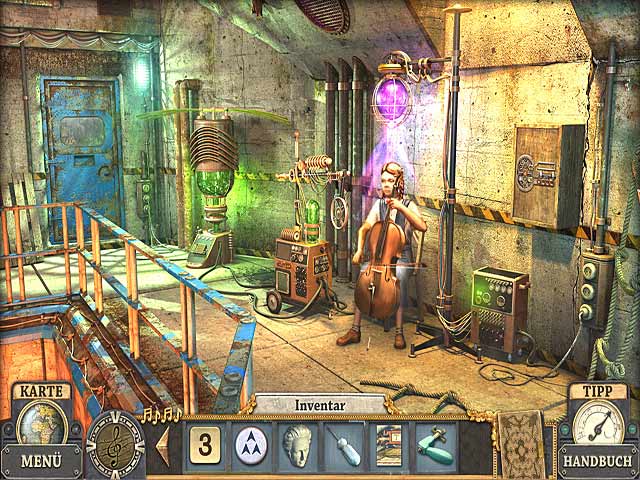640x480 pixels.
Task: Select the number 3 tile in inventory
Action: click(x=205, y=444)
